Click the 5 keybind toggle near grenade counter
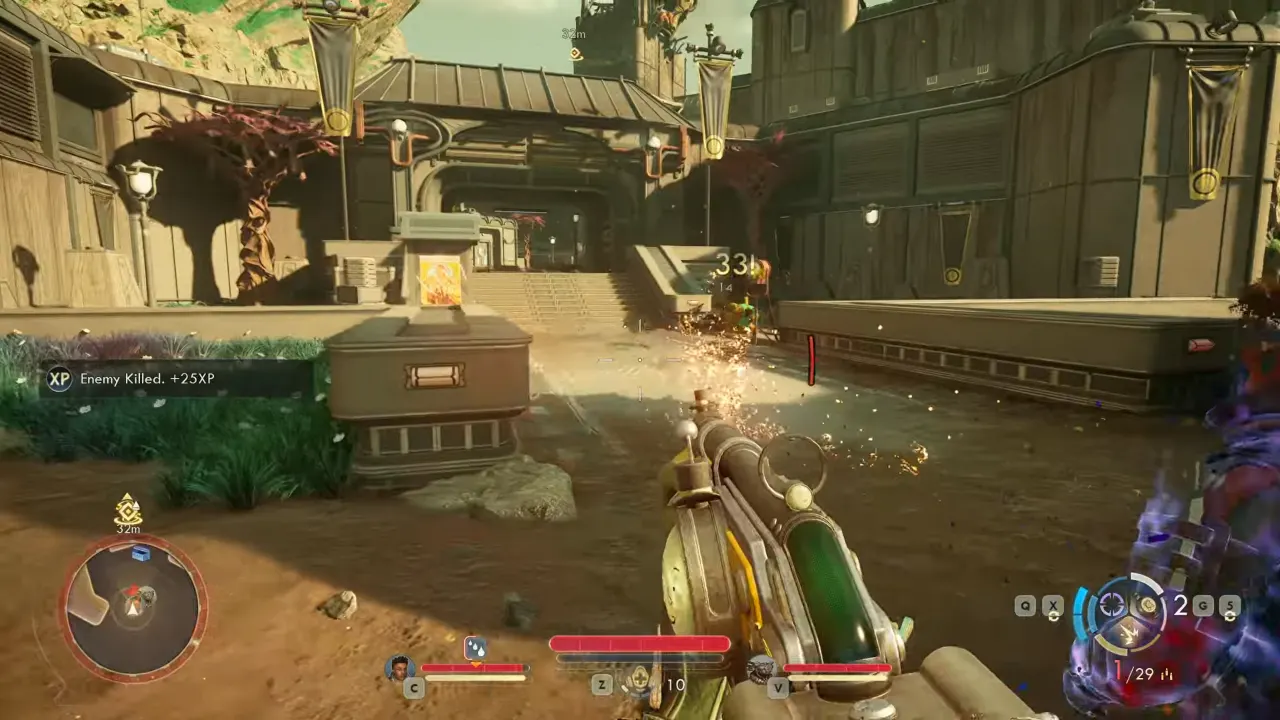The height and width of the screenshot is (720, 1280). click(x=1230, y=604)
